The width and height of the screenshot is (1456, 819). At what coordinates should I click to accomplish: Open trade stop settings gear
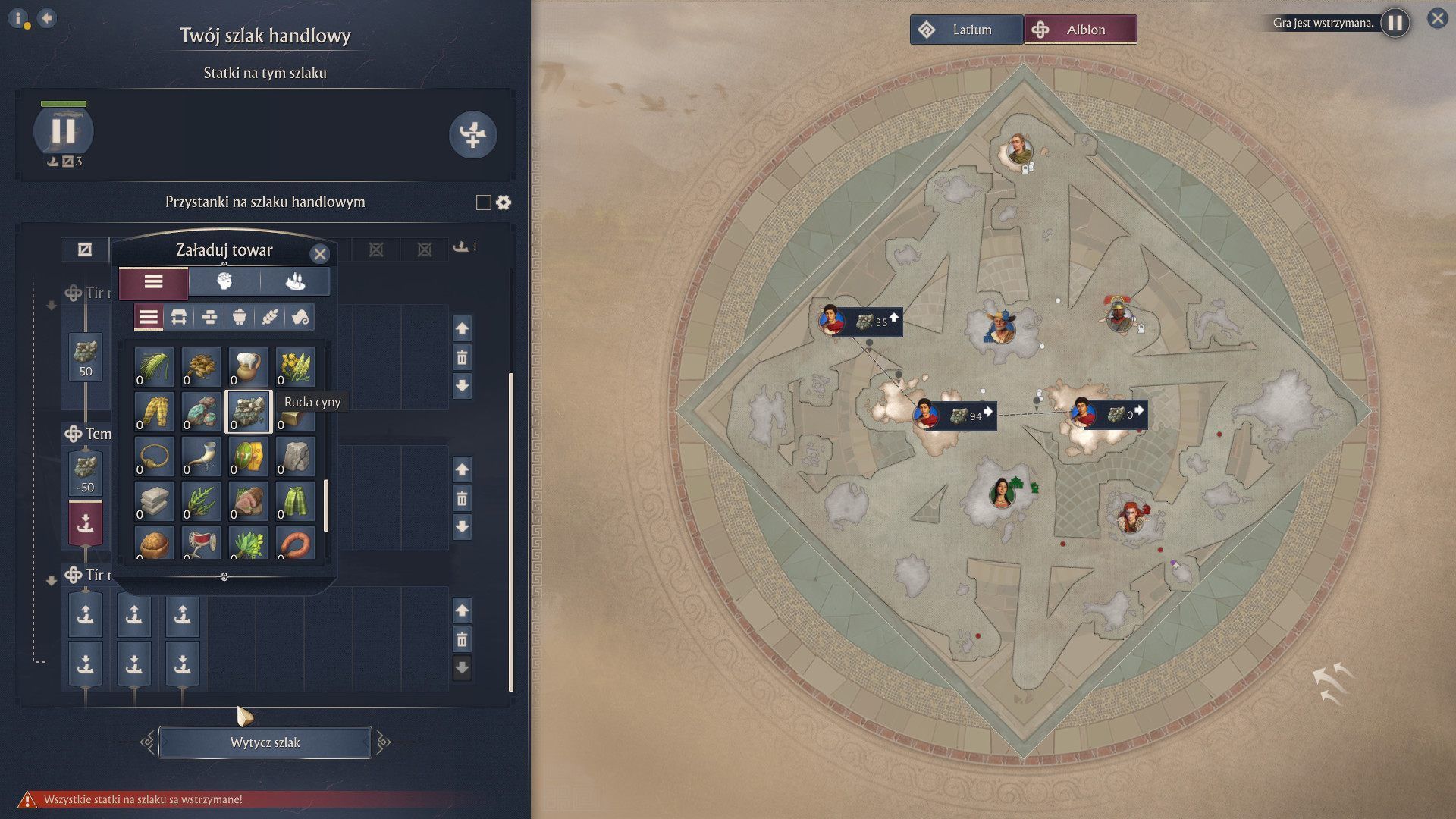pyautogui.click(x=504, y=202)
